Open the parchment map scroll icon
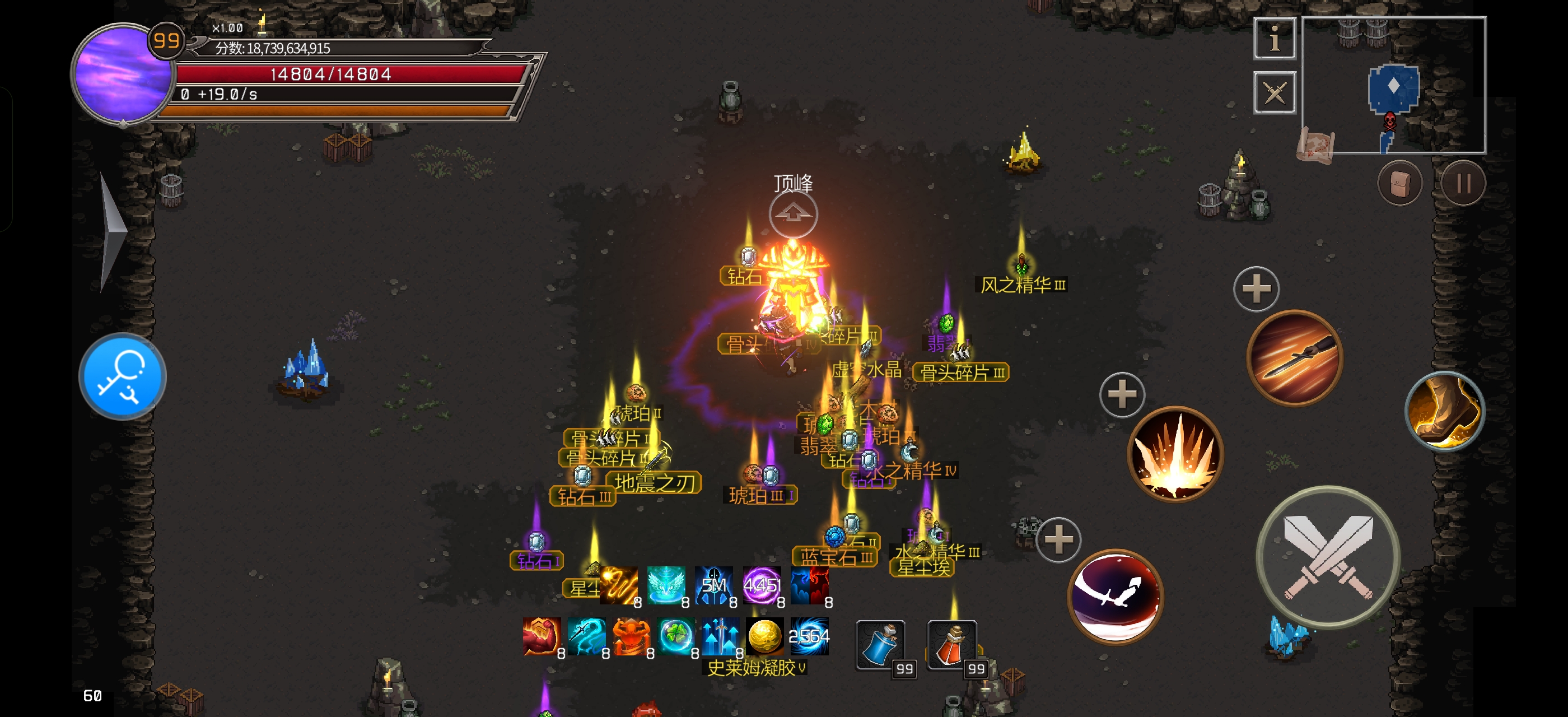Screen dimensions: 1568x717 tap(1315, 146)
